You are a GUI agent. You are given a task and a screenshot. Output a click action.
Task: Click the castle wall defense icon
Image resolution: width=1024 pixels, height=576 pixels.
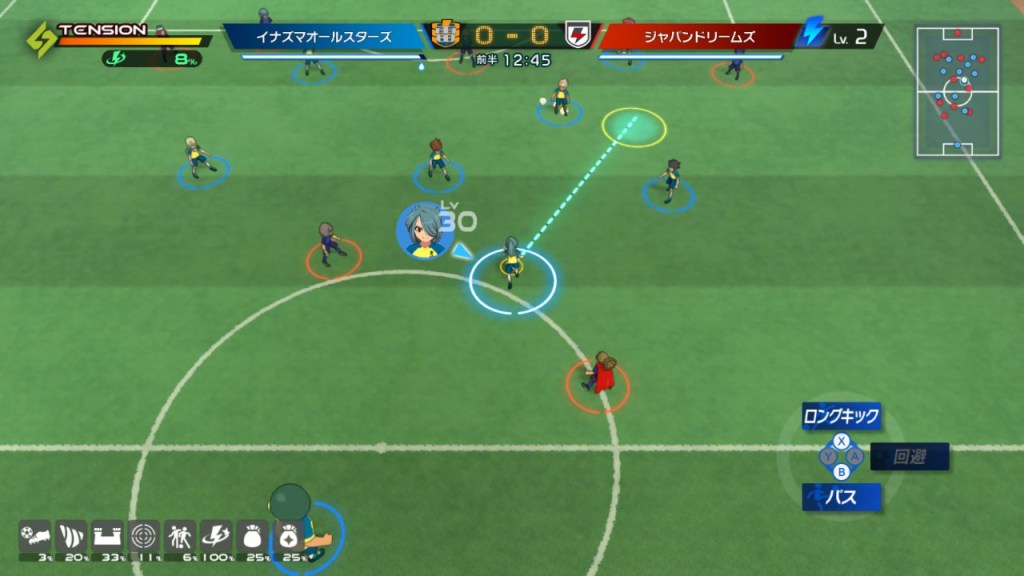point(108,536)
